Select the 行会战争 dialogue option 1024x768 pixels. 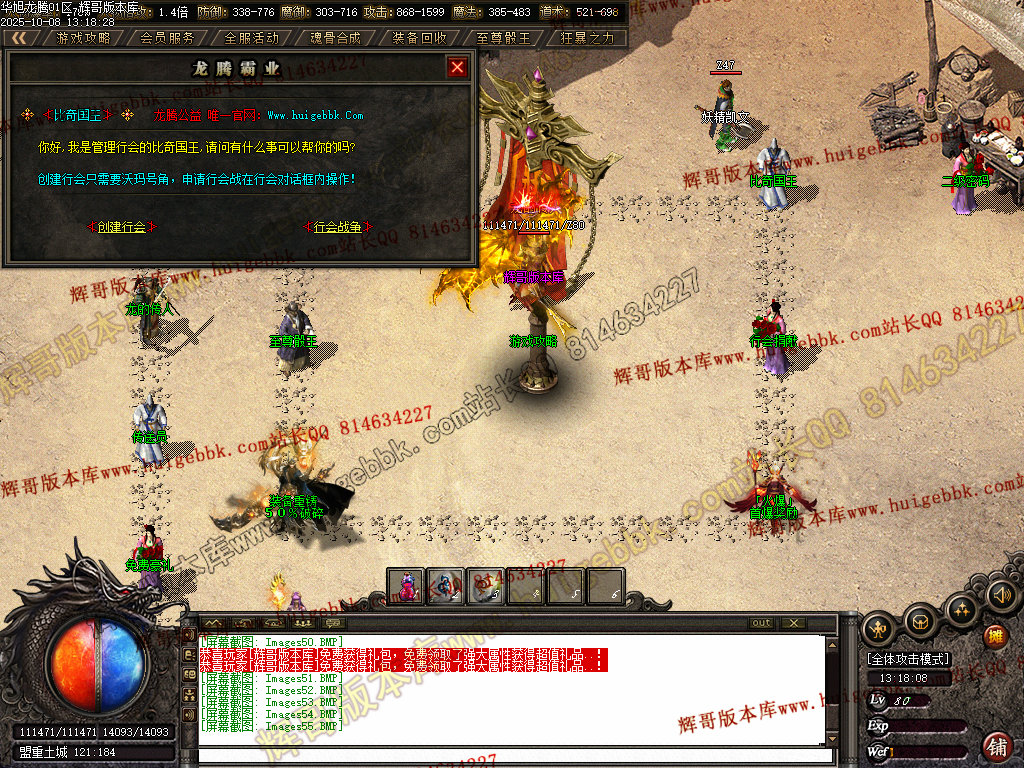pyautogui.click(x=337, y=227)
